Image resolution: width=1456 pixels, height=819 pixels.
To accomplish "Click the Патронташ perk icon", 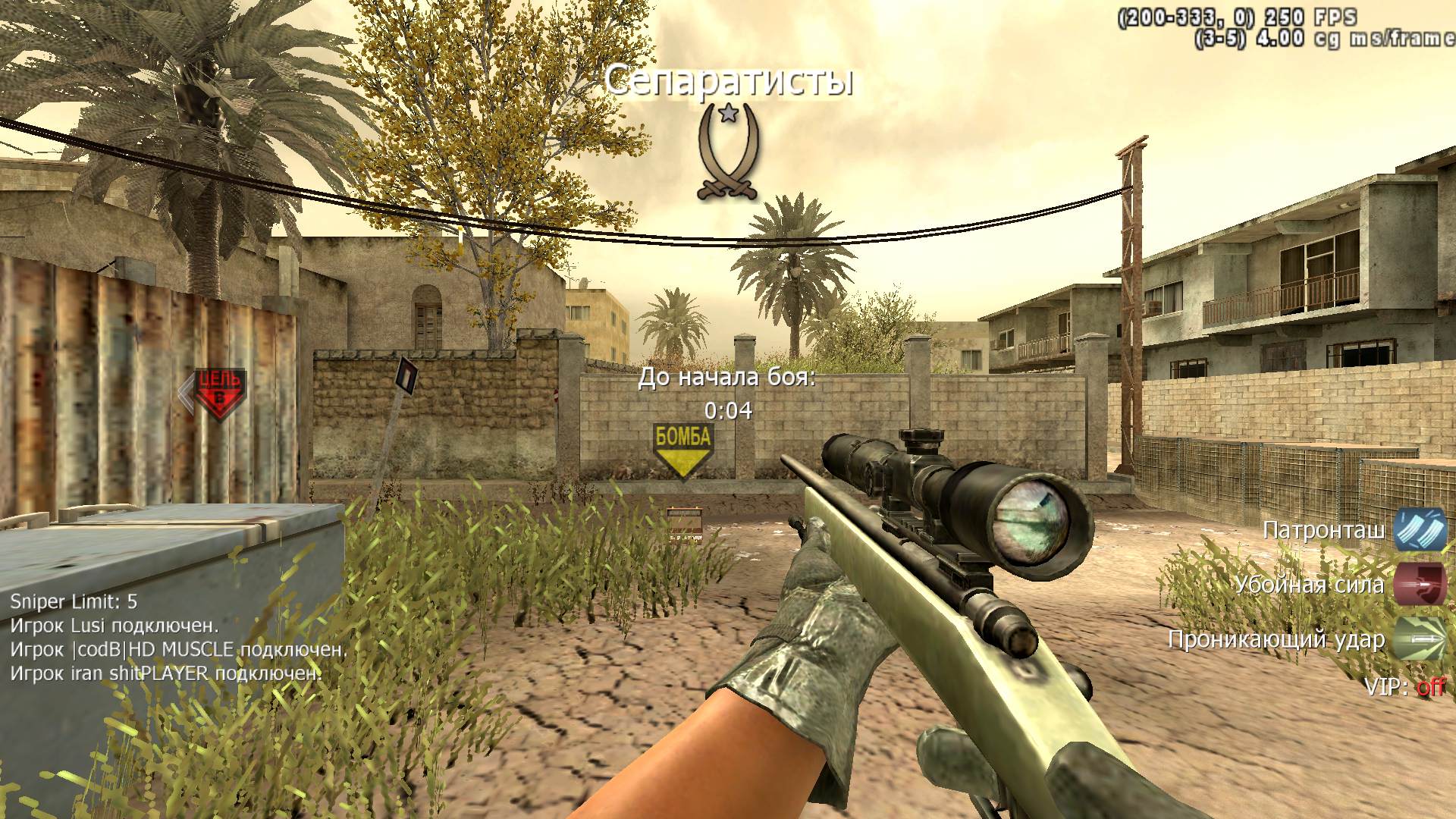I will coord(1420,529).
